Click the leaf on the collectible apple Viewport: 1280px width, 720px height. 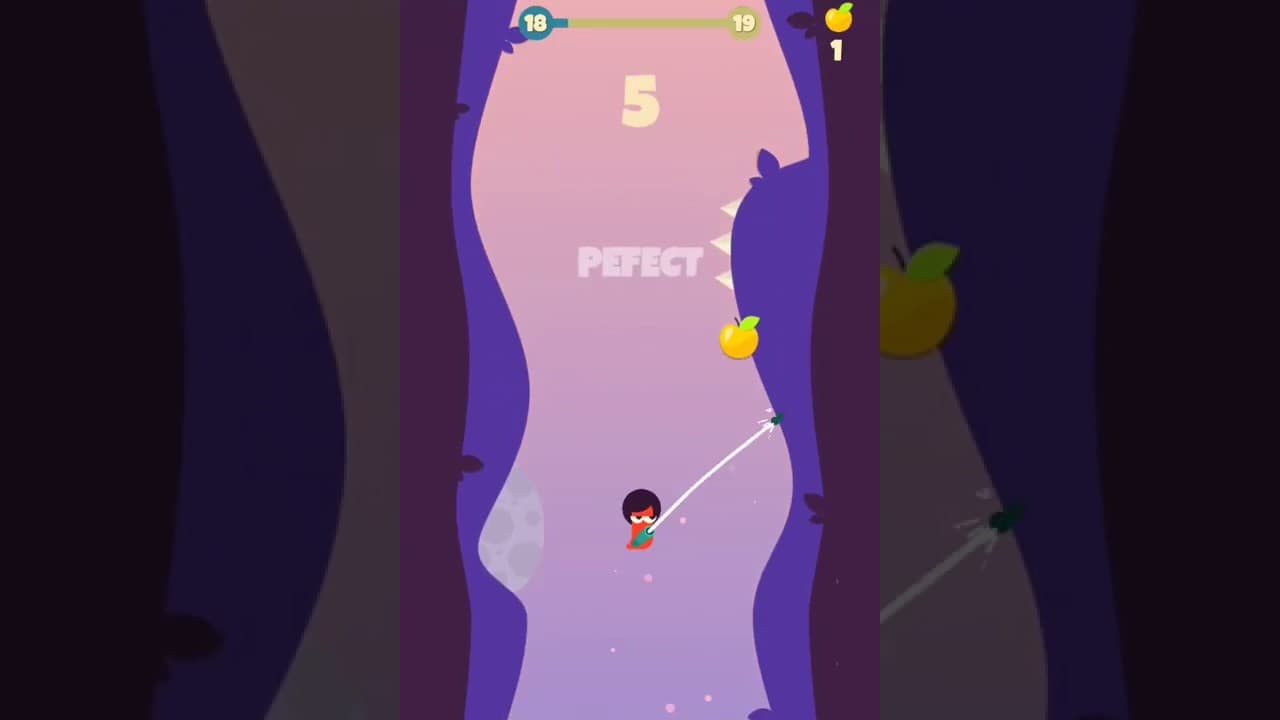pos(752,323)
